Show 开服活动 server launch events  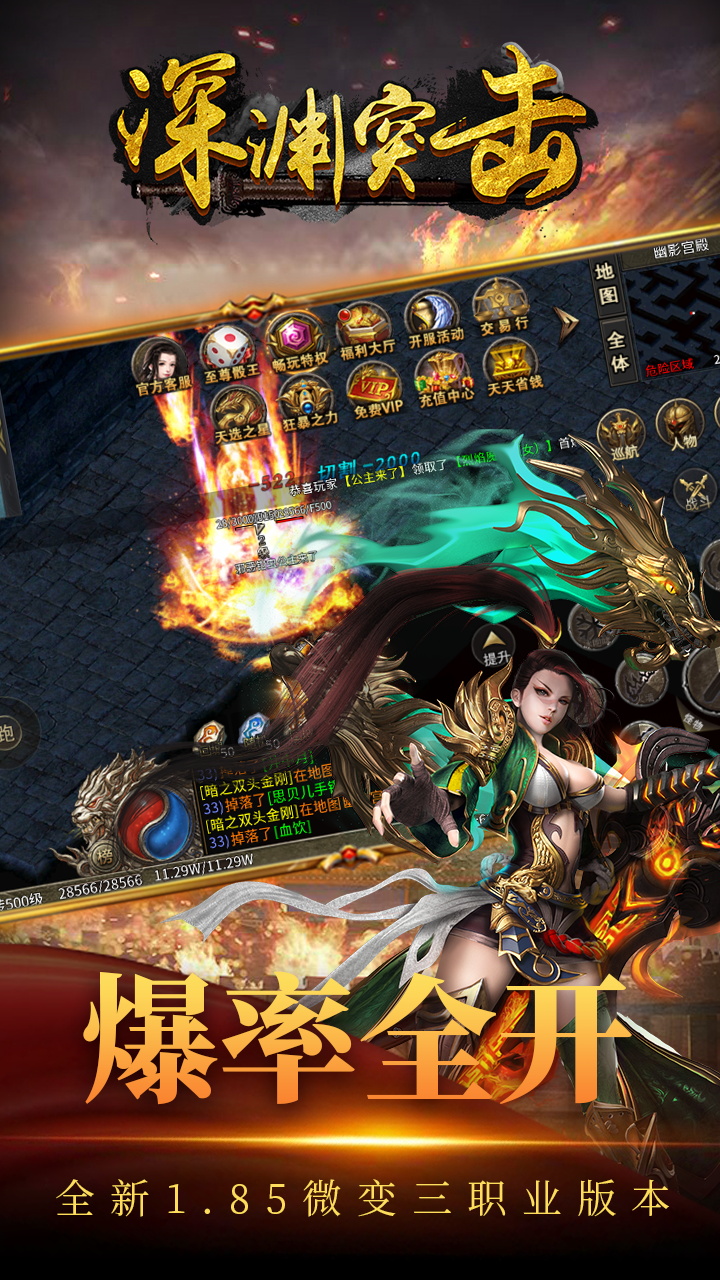(x=433, y=315)
